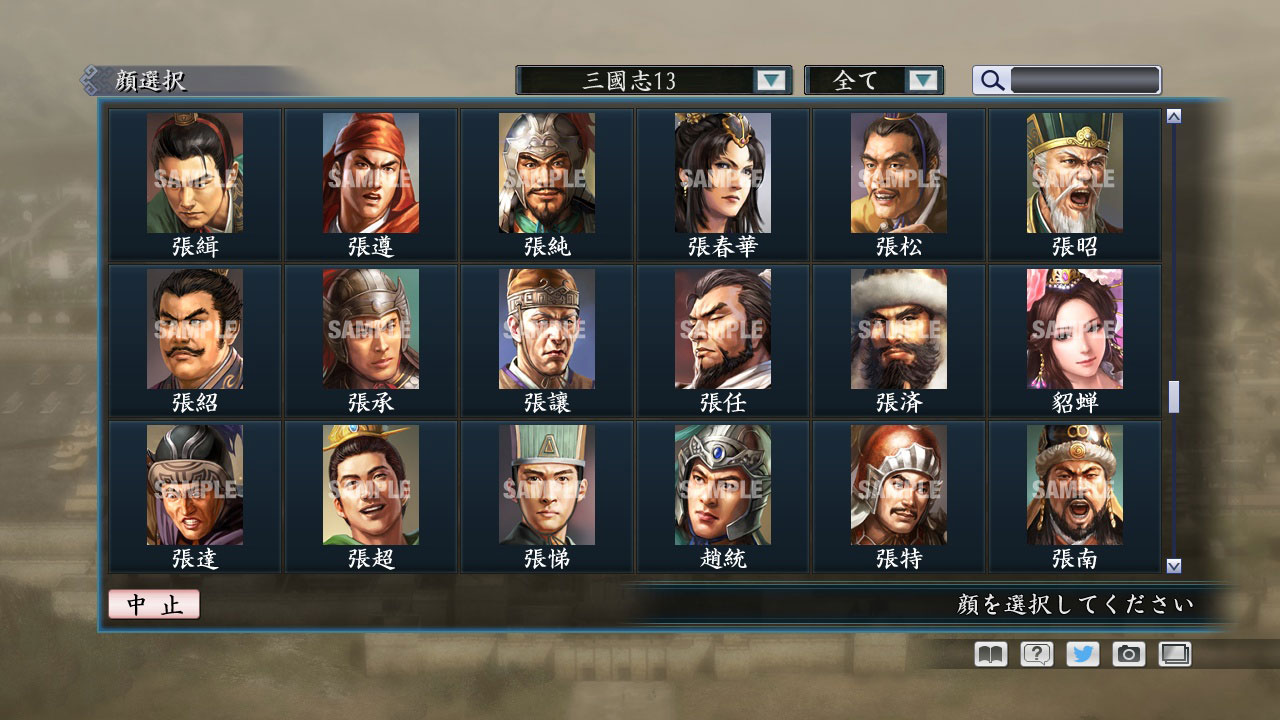Select Zhang Chunhua's (張春華) portrait
The width and height of the screenshot is (1280, 720).
(x=722, y=175)
